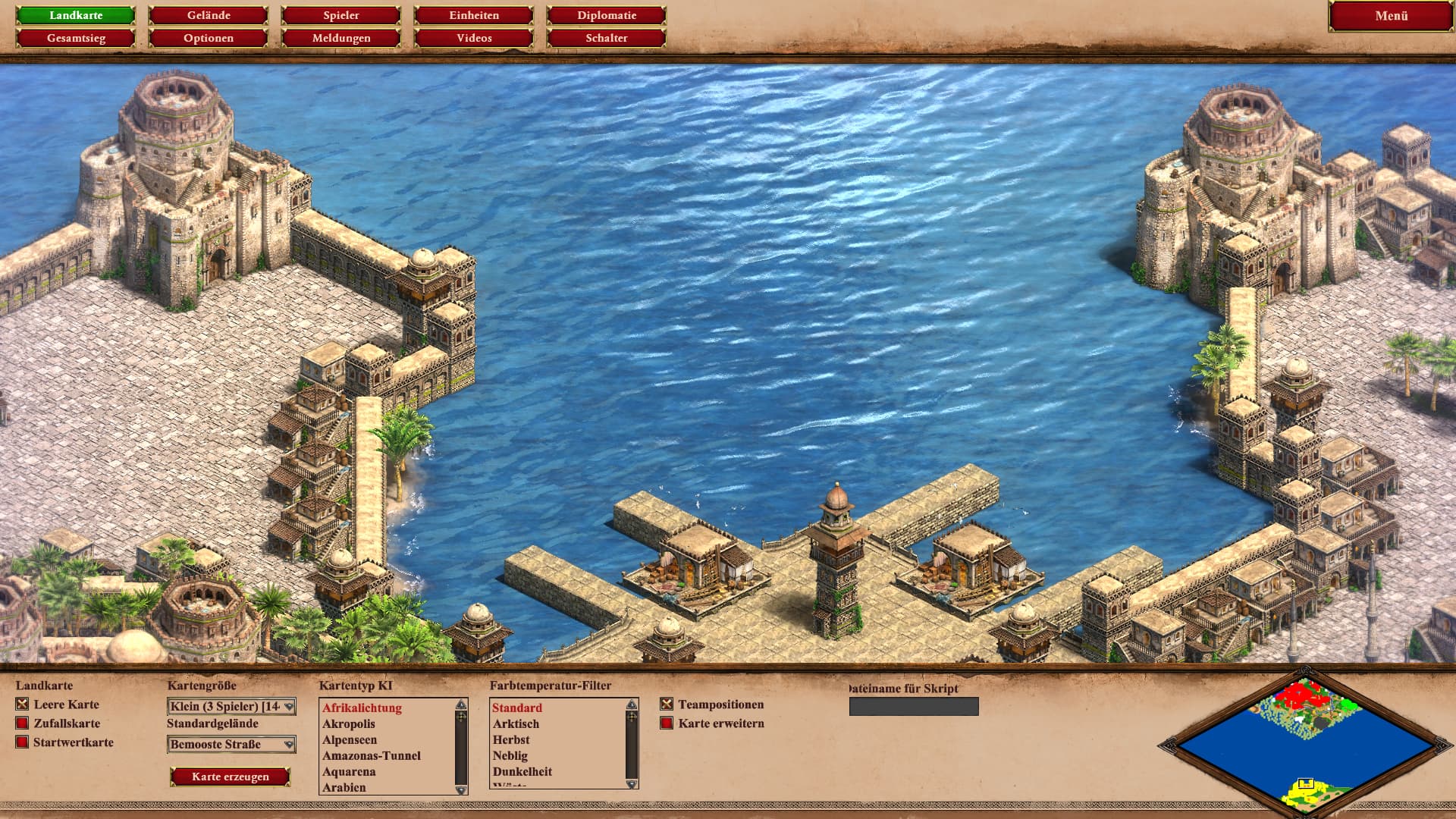Image resolution: width=1456 pixels, height=819 pixels.
Task: Click the Karte erzeugen button
Action: point(231,777)
